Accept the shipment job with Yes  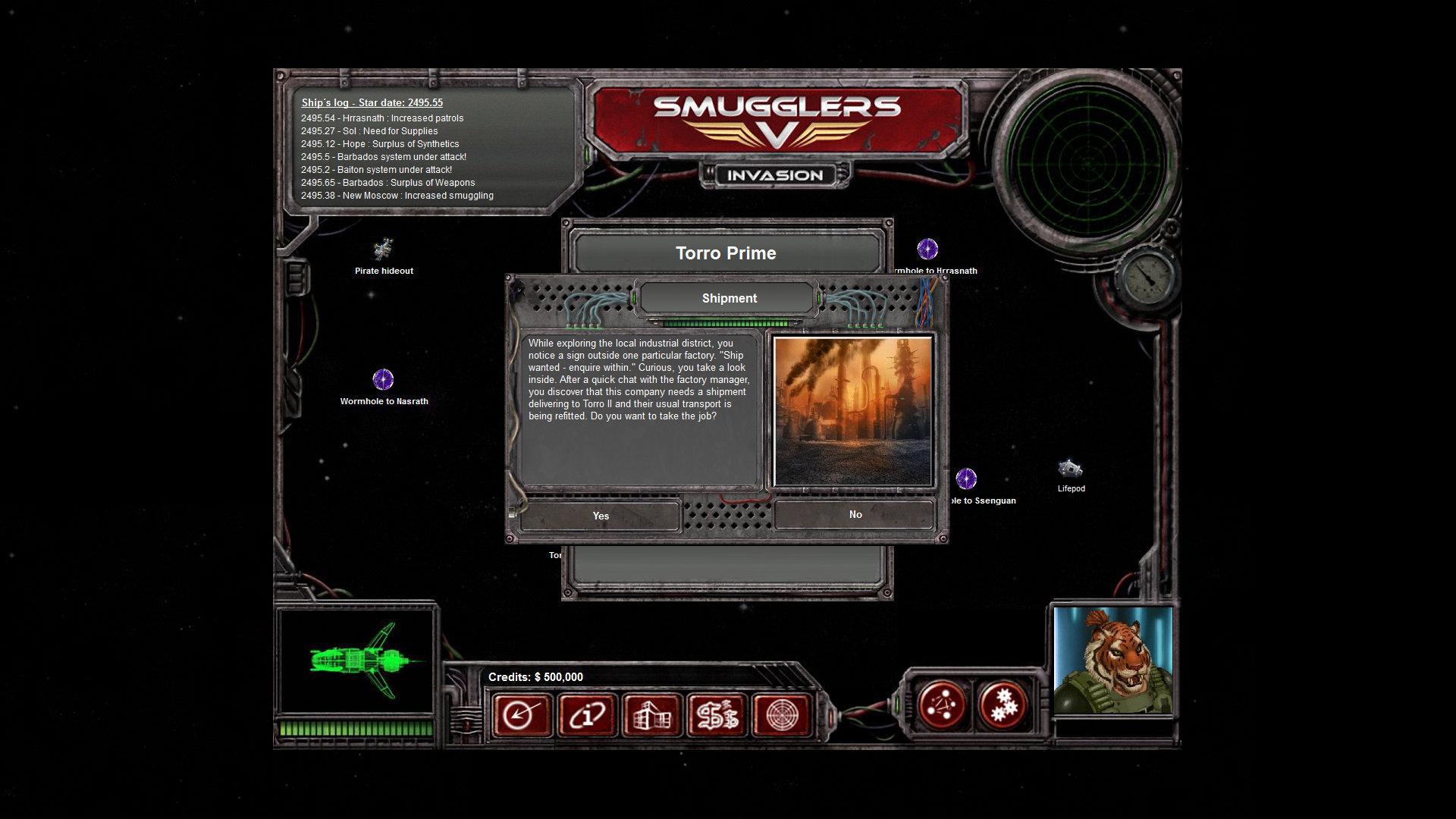click(x=600, y=515)
